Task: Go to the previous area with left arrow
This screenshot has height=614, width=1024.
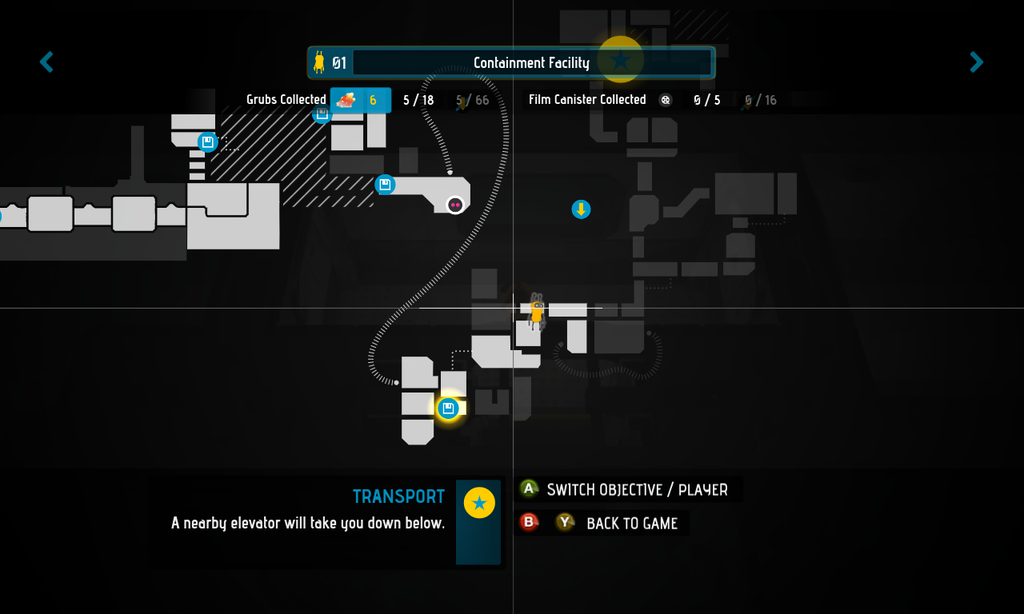Action: 46,63
